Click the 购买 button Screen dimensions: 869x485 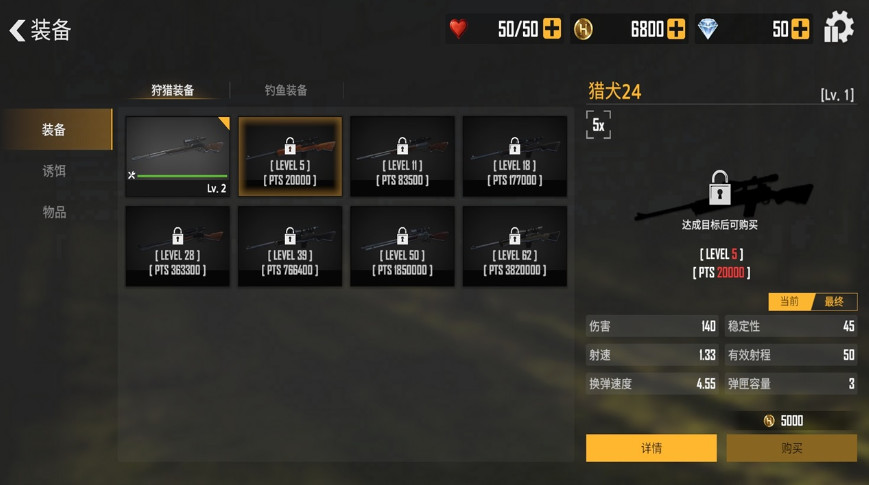791,448
